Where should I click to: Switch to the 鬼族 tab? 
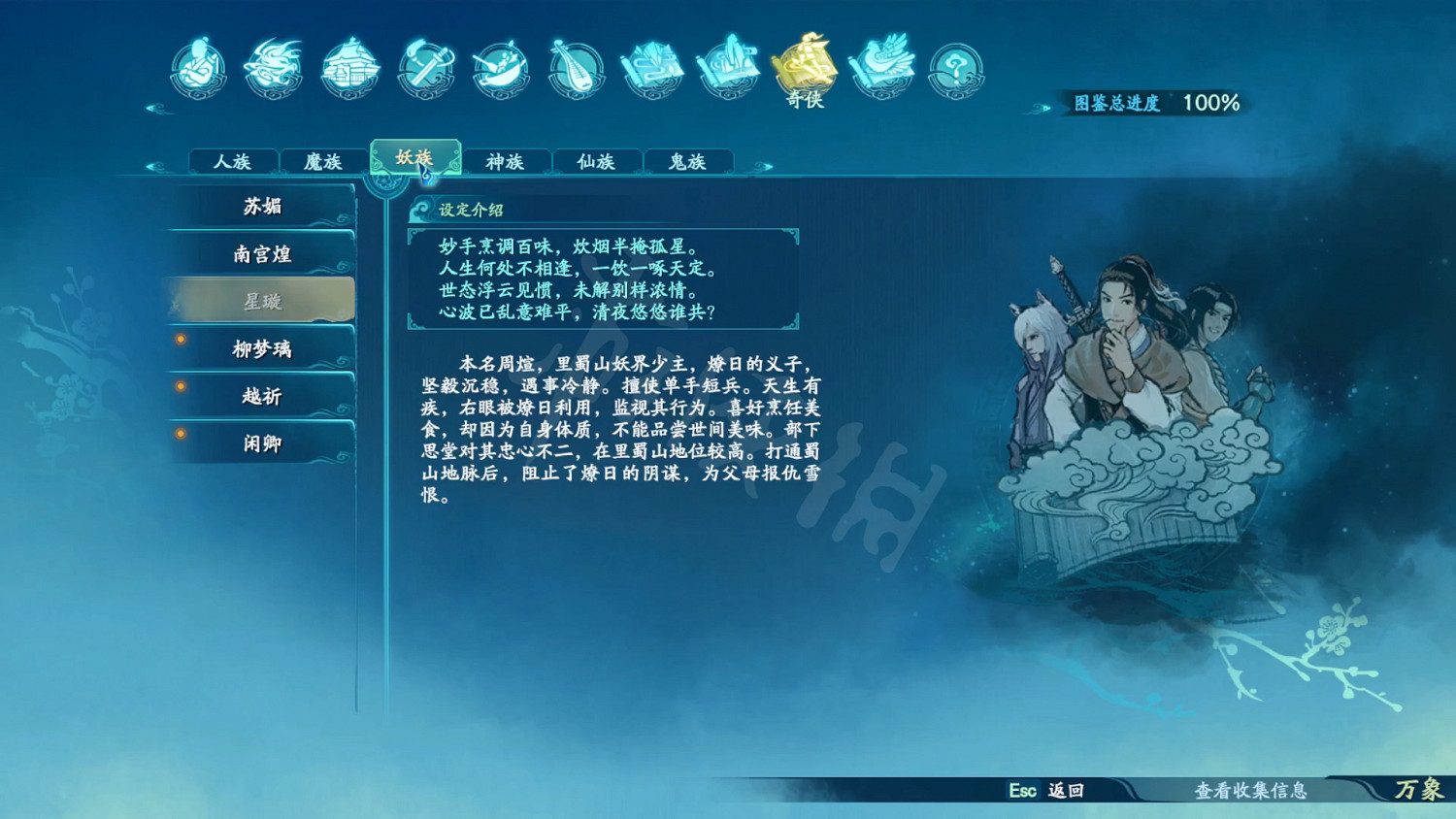(x=687, y=161)
